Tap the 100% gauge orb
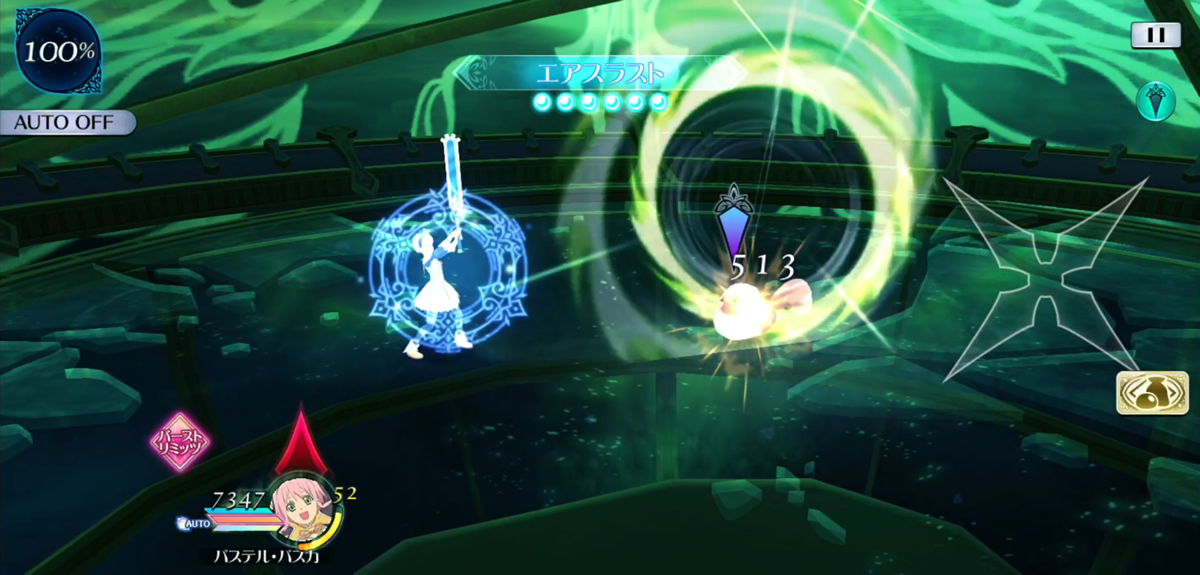This screenshot has height=575, width=1200. [x=57, y=51]
